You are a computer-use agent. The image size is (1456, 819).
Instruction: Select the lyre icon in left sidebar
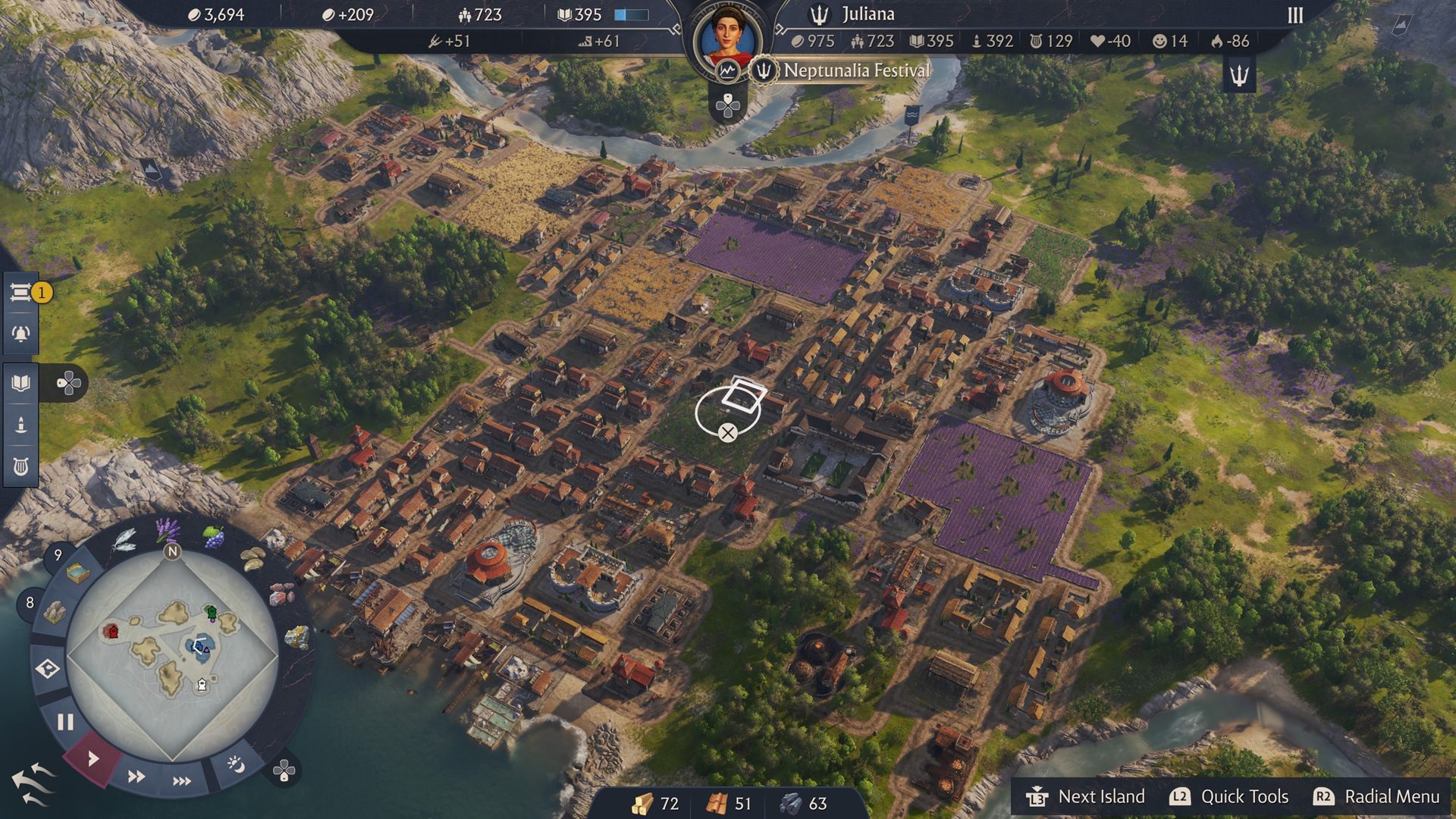click(21, 466)
